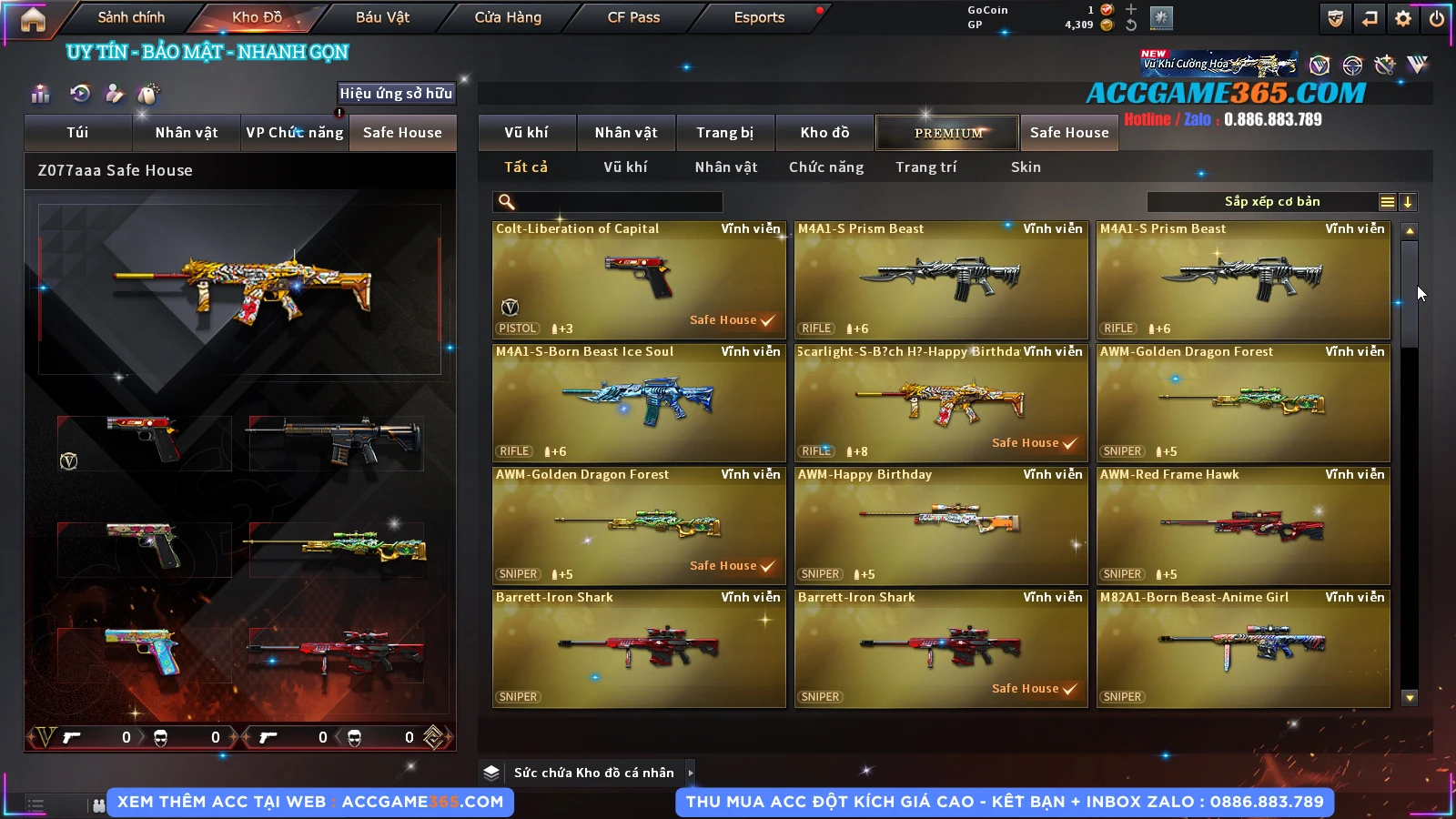Go to the Sảnh chính lobby tab
The height and width of the screenshot is (819, 1456).
(131, 17)
